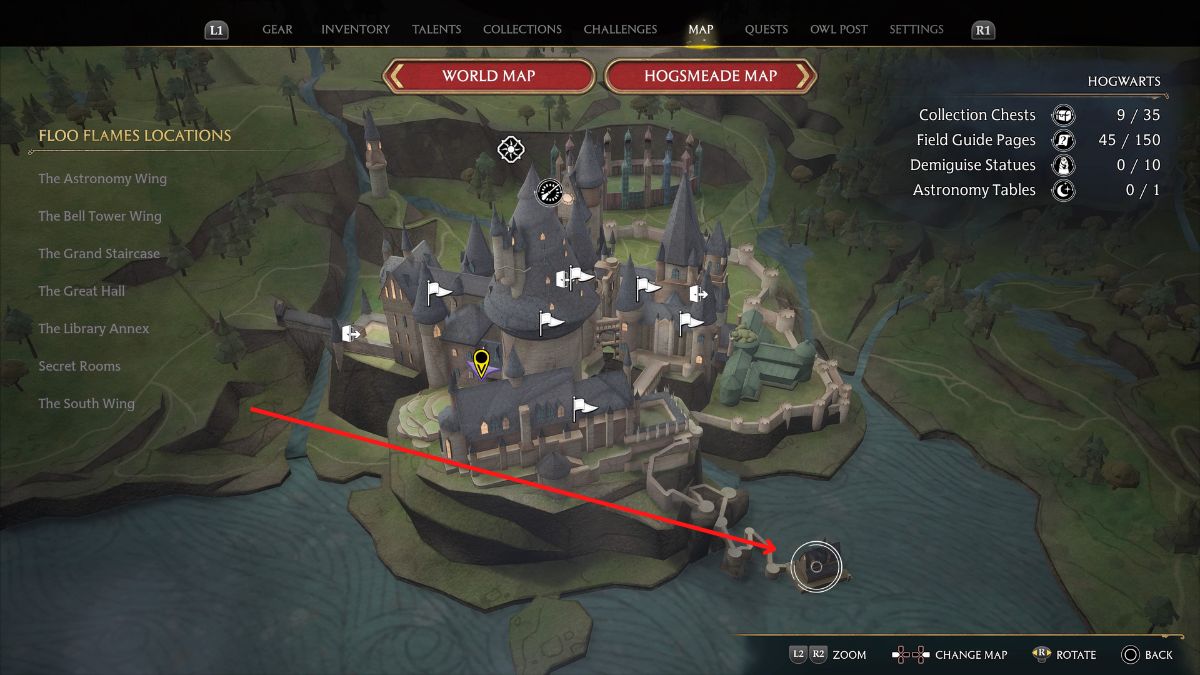Pick The Great Hall from the list

(x=82, y=291)
